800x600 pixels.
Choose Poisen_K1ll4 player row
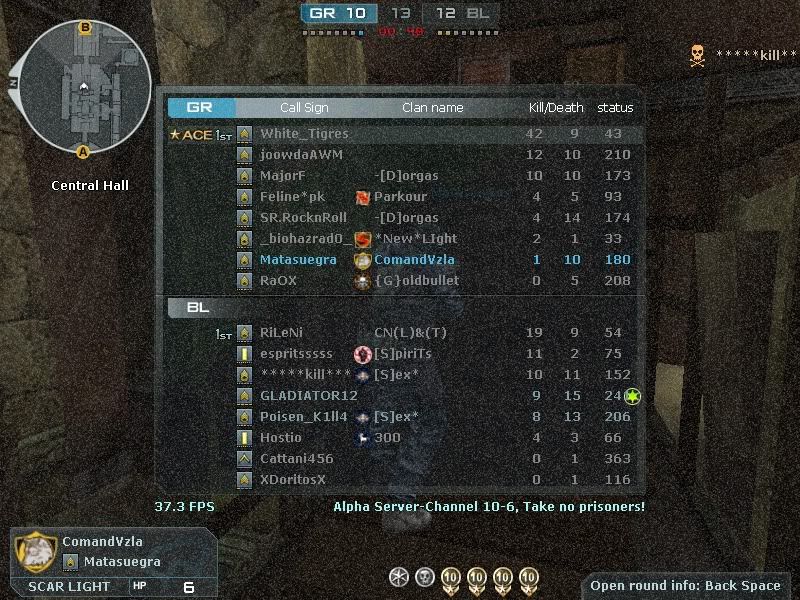click(304, 417)
